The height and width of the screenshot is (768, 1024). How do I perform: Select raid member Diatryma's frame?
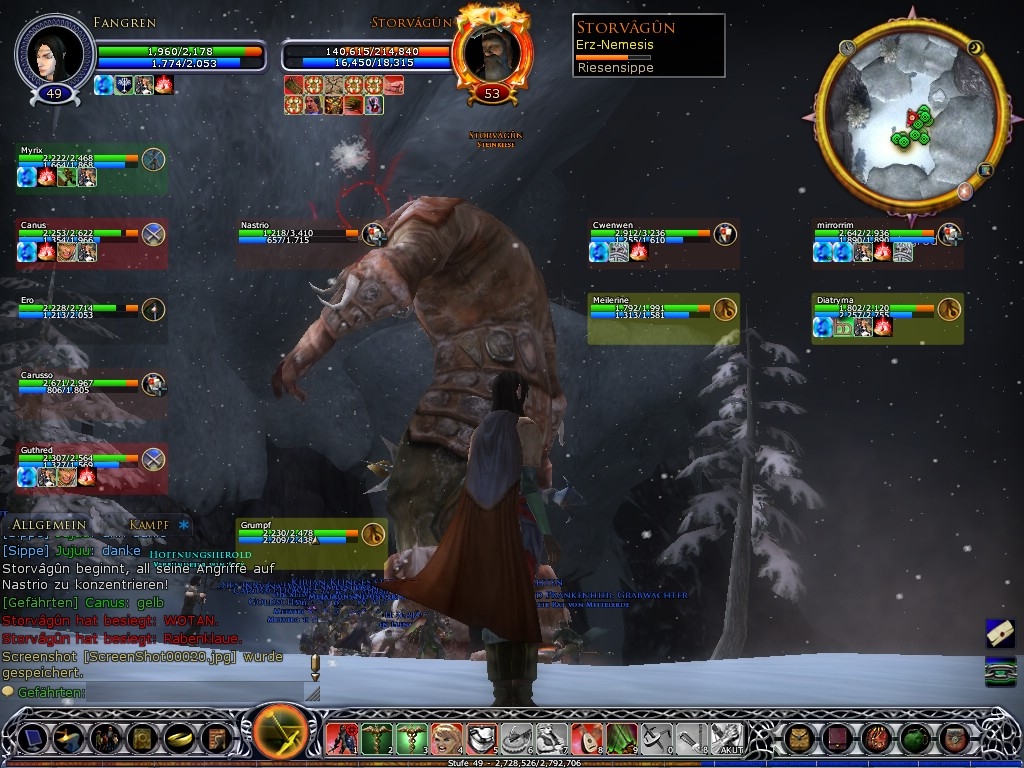pyautogui.click(x=886, y=317)
